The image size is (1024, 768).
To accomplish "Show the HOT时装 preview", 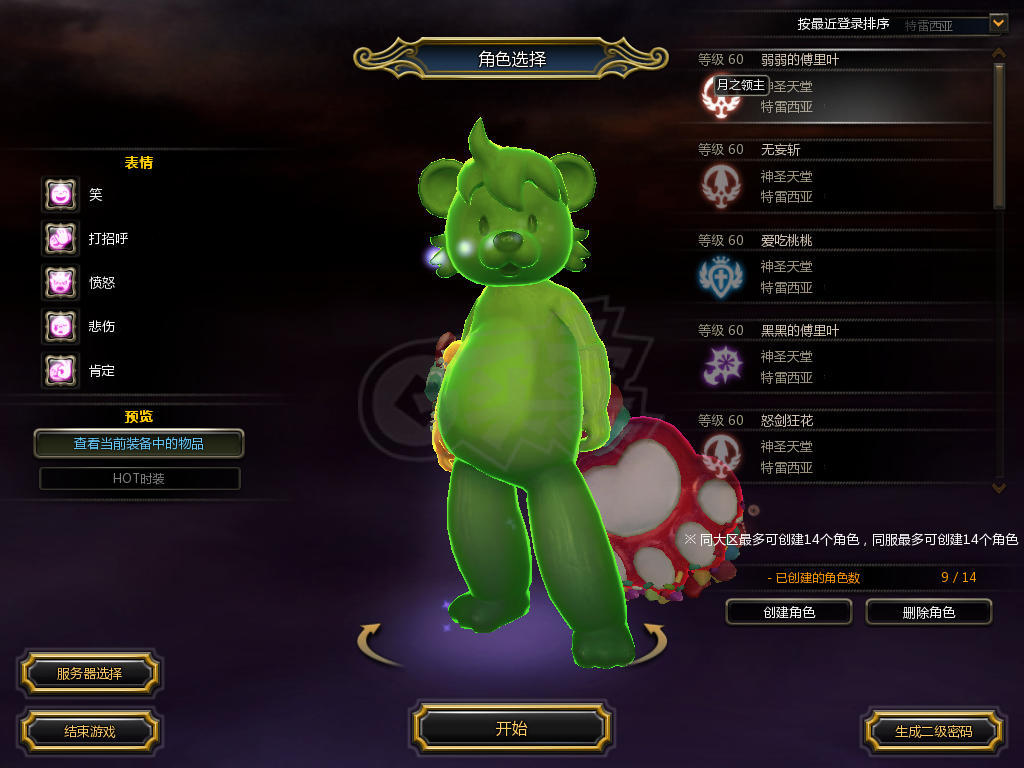I will [139, 478].
